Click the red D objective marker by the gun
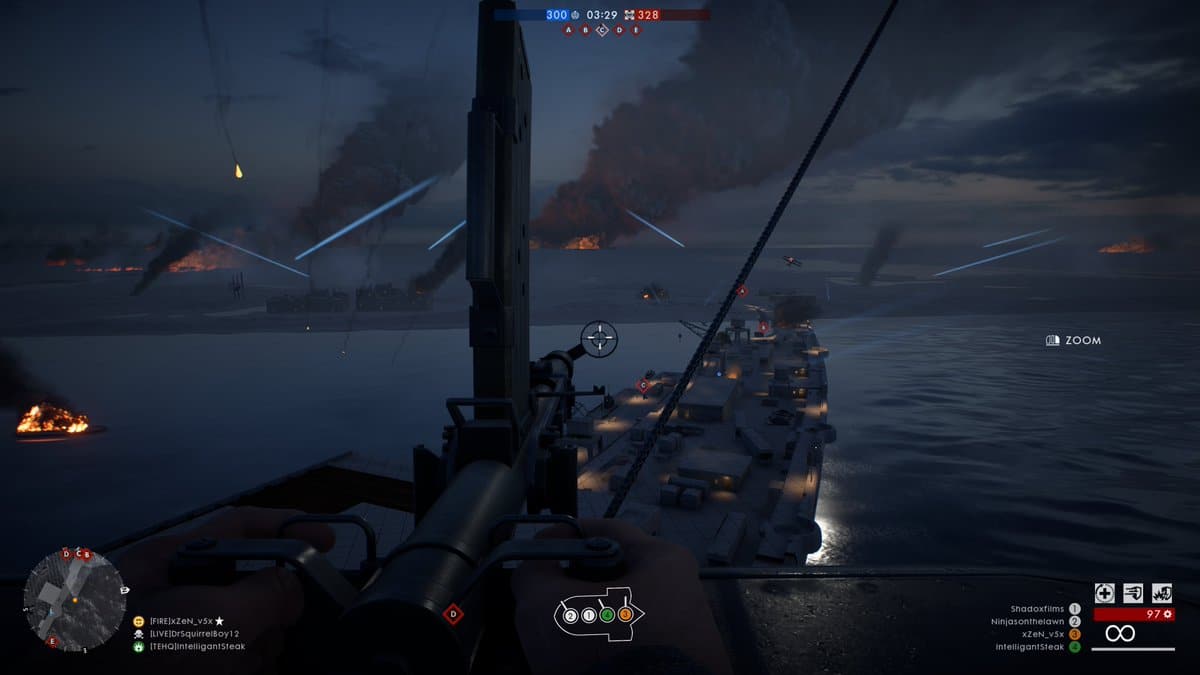 point(453,613)
